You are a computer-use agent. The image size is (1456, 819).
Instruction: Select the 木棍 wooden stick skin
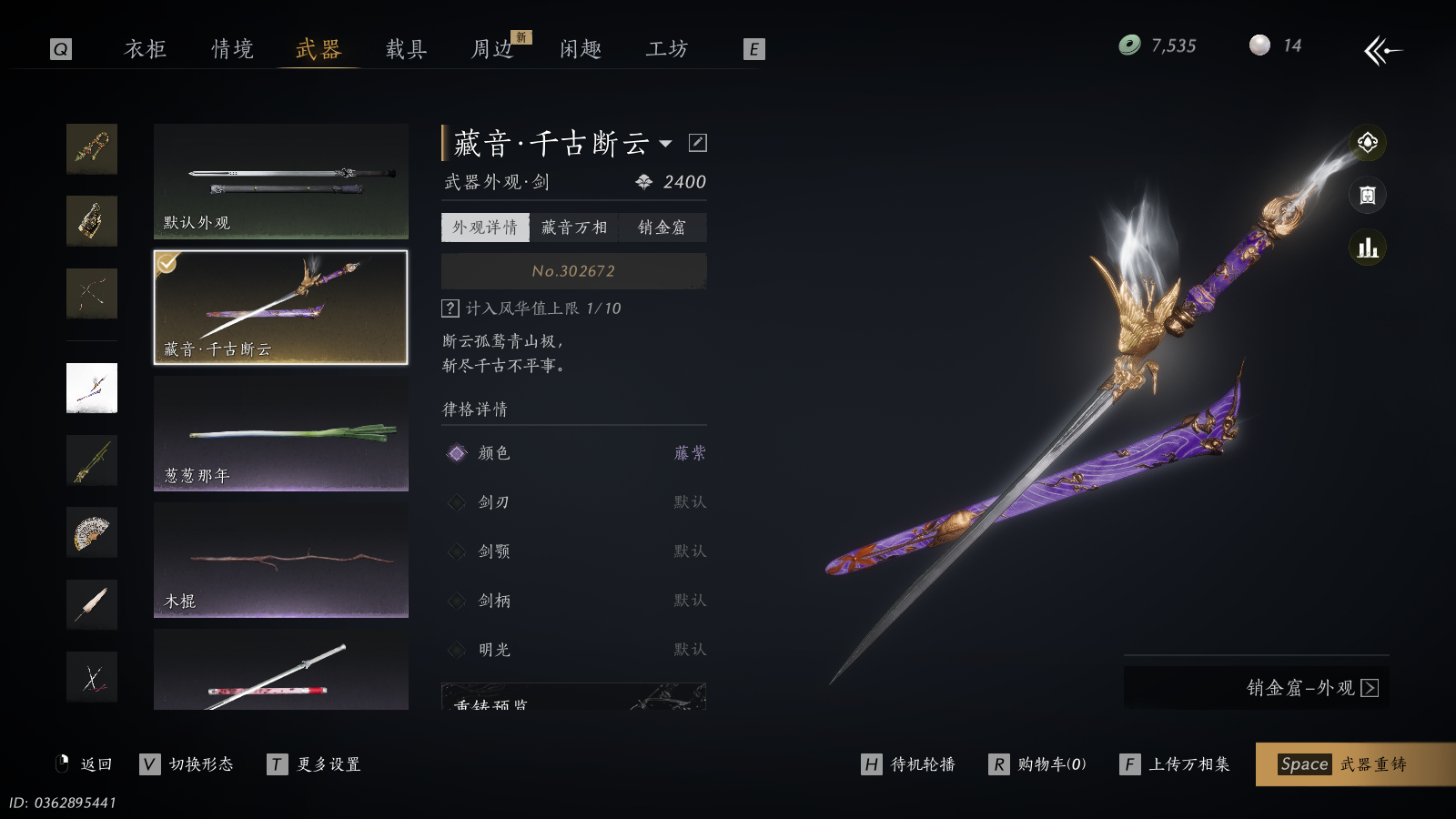pos(280,560)
